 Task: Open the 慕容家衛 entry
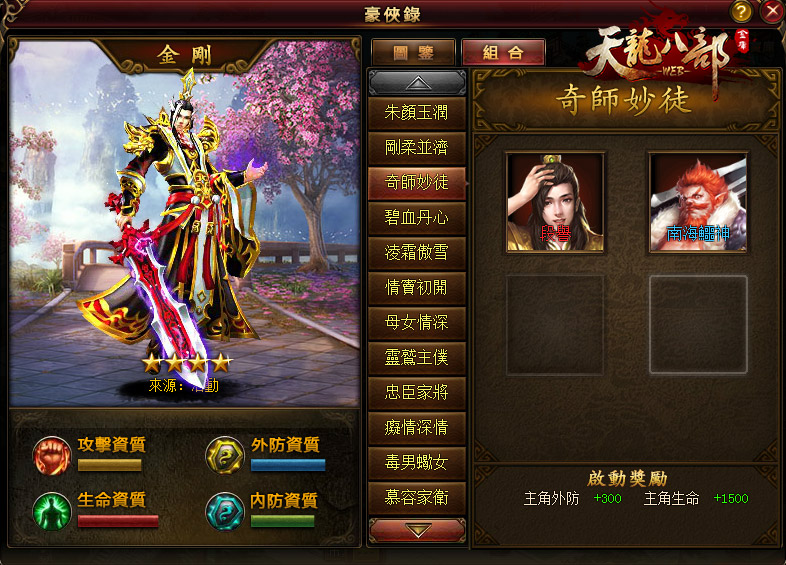tap(417, 496)
